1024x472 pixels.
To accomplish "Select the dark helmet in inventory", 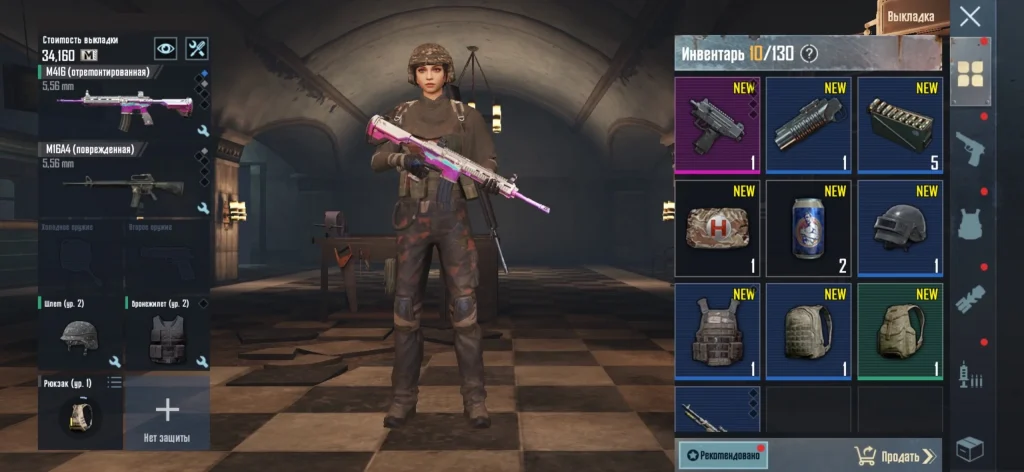I will tap(899, 228).
